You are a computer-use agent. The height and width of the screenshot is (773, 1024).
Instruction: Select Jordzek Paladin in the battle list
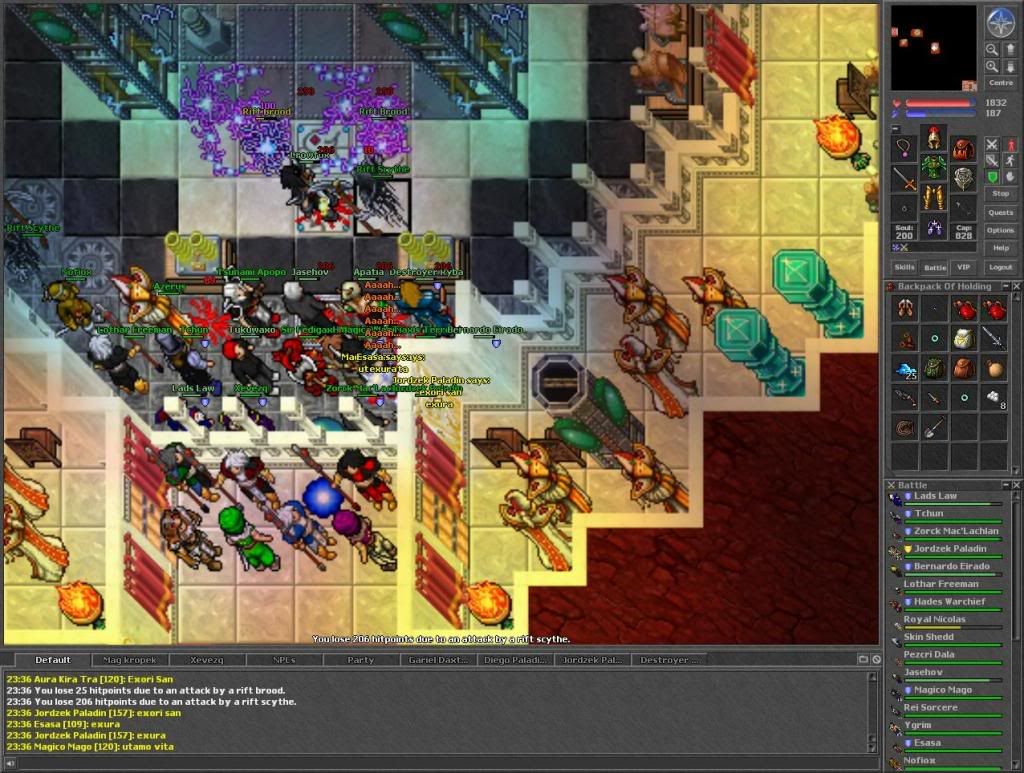coord(949,549)
